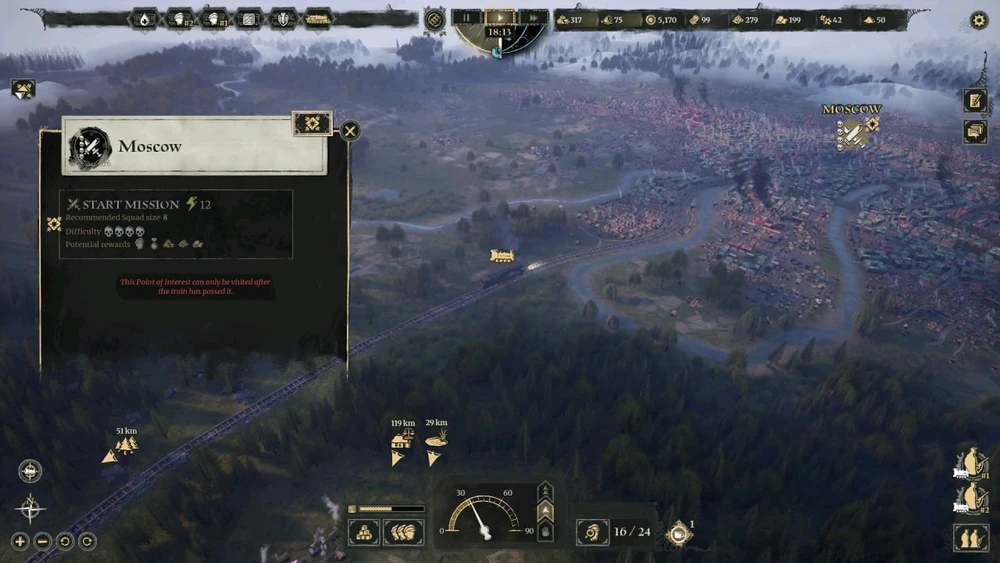Viewport: 1000px width, 563px height.
Task: Click the compass rose icon
Action: 30,508
